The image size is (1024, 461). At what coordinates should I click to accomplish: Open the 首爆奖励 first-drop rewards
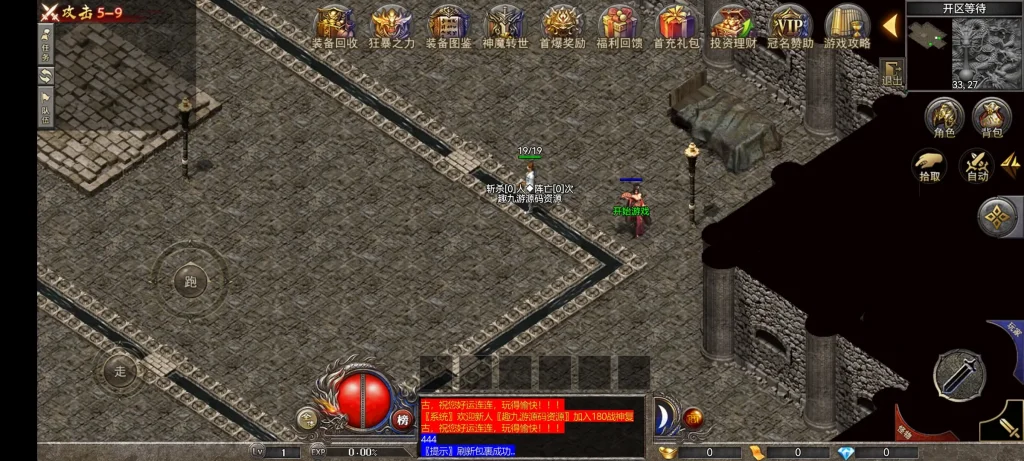point(563,24)
